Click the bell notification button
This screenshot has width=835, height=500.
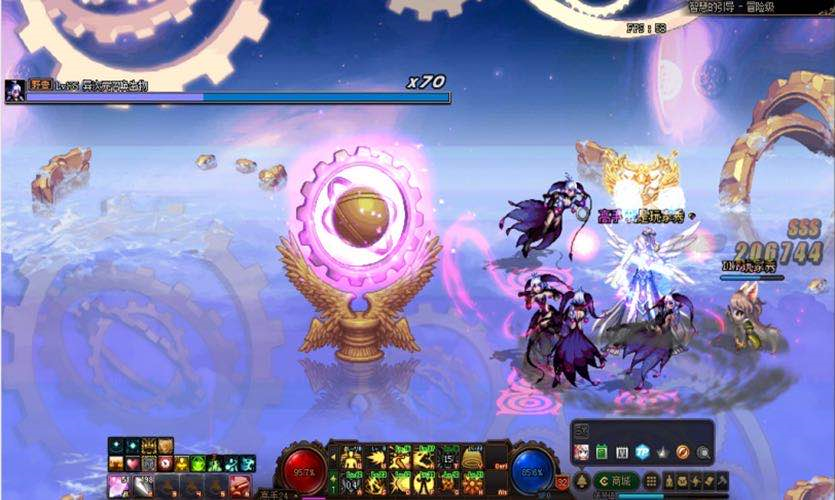tap(582, 481)
